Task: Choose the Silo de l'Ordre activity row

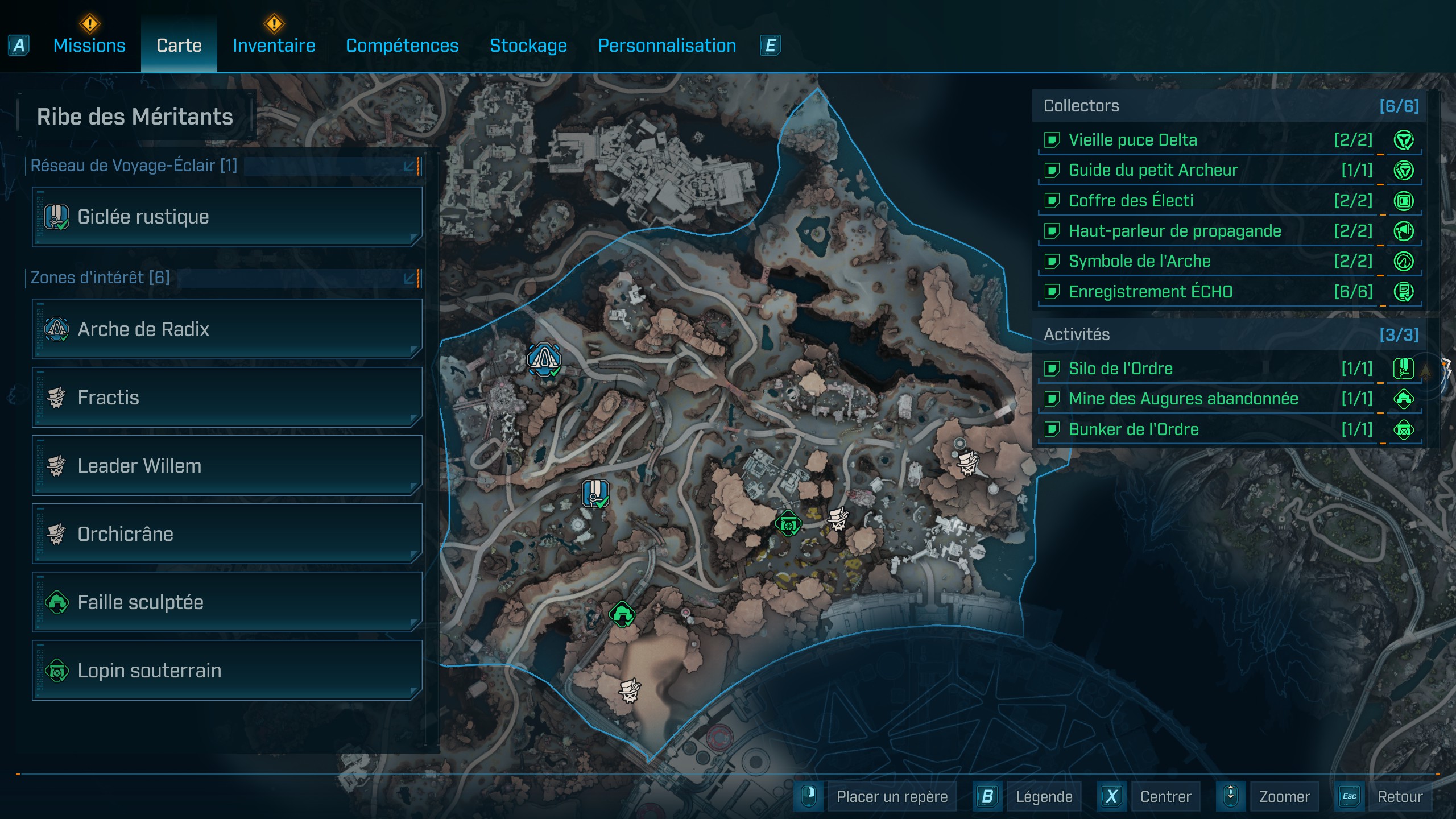Action: click(1228, 369)
